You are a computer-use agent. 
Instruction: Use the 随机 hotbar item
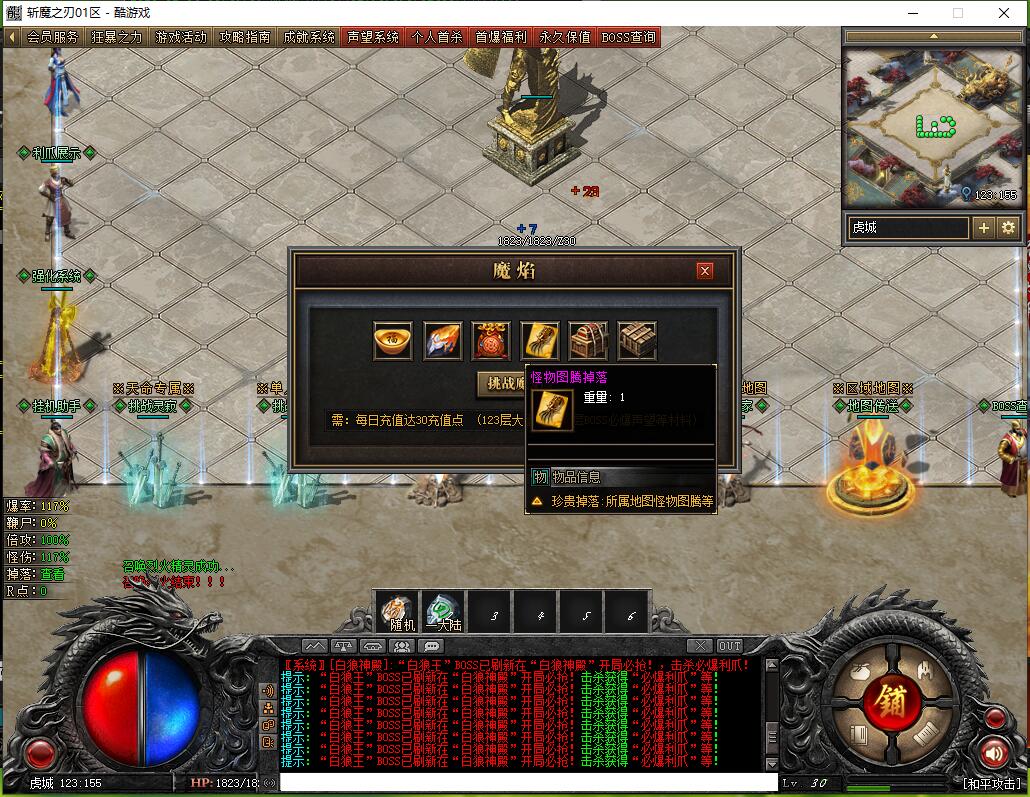click(x=398, y=611)
